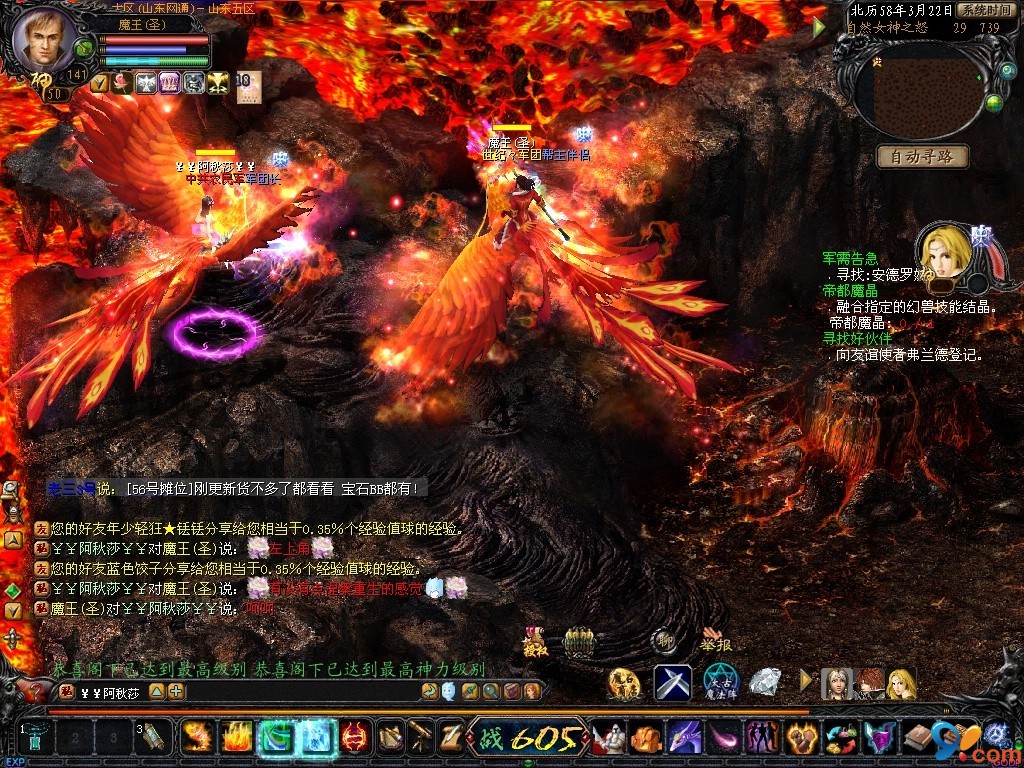The height and width of the screenshot is (768, 1024).
Task: Use the flame skill in the hotbar
Action: [236, 738]
